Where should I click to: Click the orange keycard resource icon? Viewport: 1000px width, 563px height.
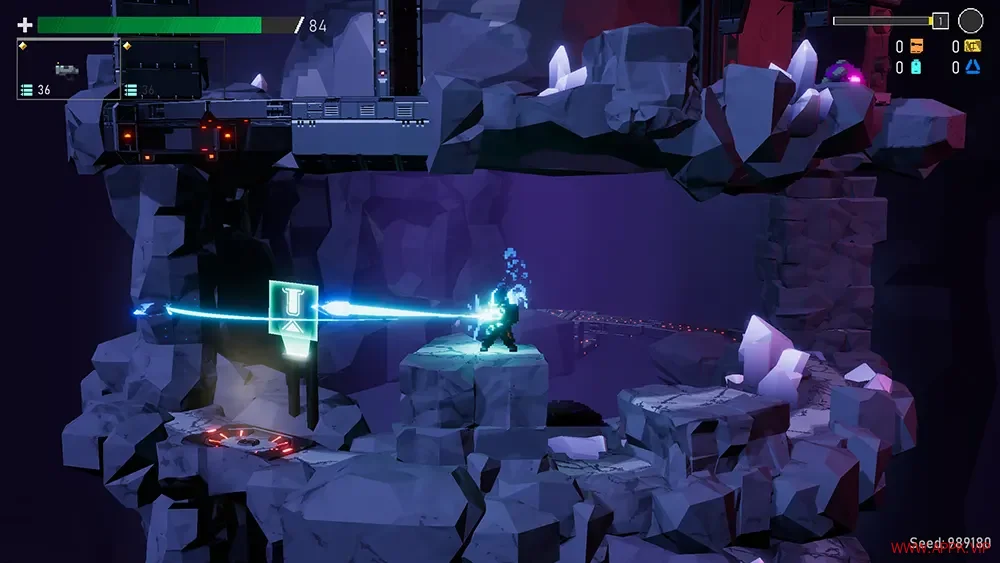tap(916, 46)
